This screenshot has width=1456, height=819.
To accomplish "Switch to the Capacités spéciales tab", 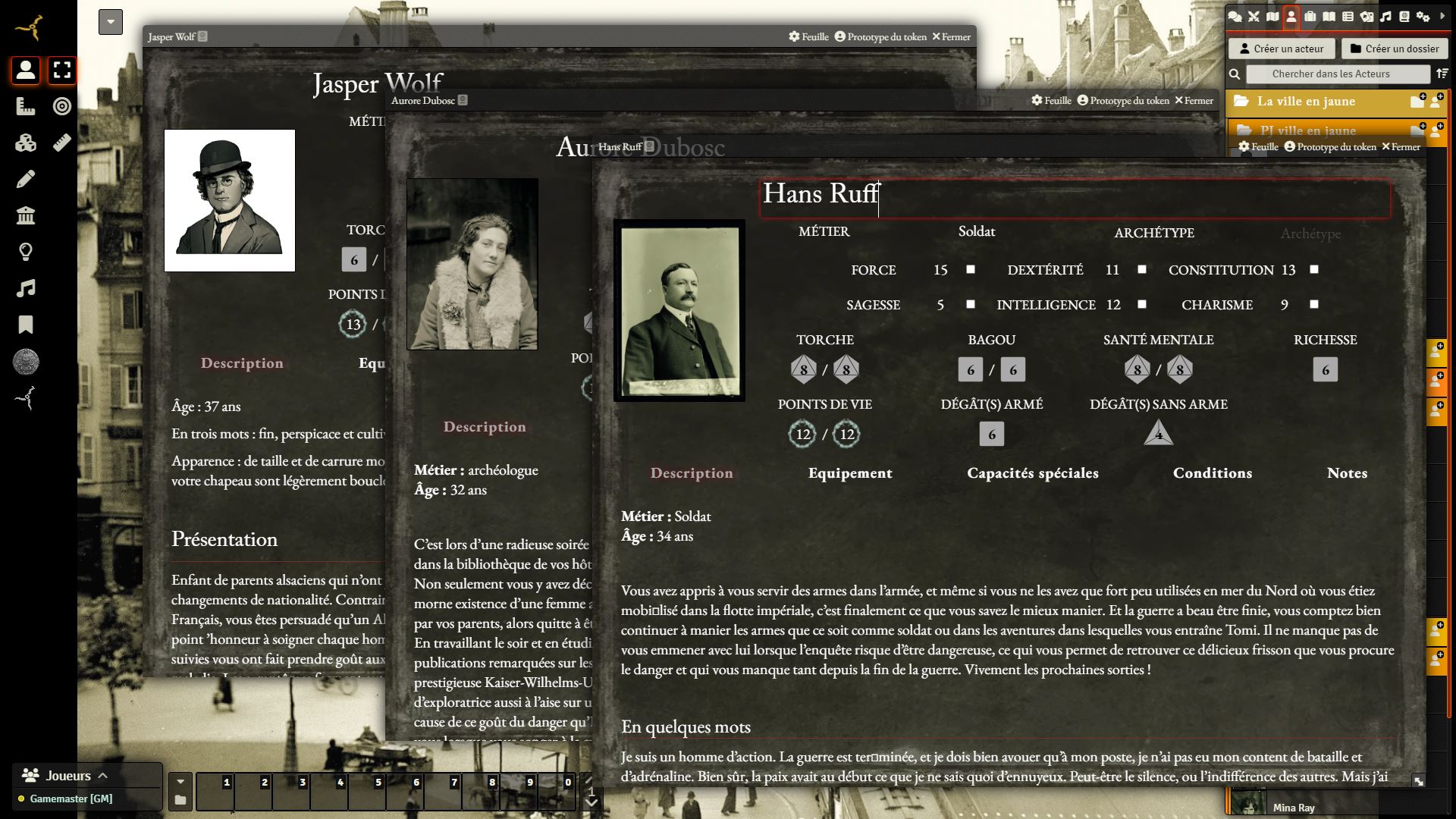I will (1032, 473).
